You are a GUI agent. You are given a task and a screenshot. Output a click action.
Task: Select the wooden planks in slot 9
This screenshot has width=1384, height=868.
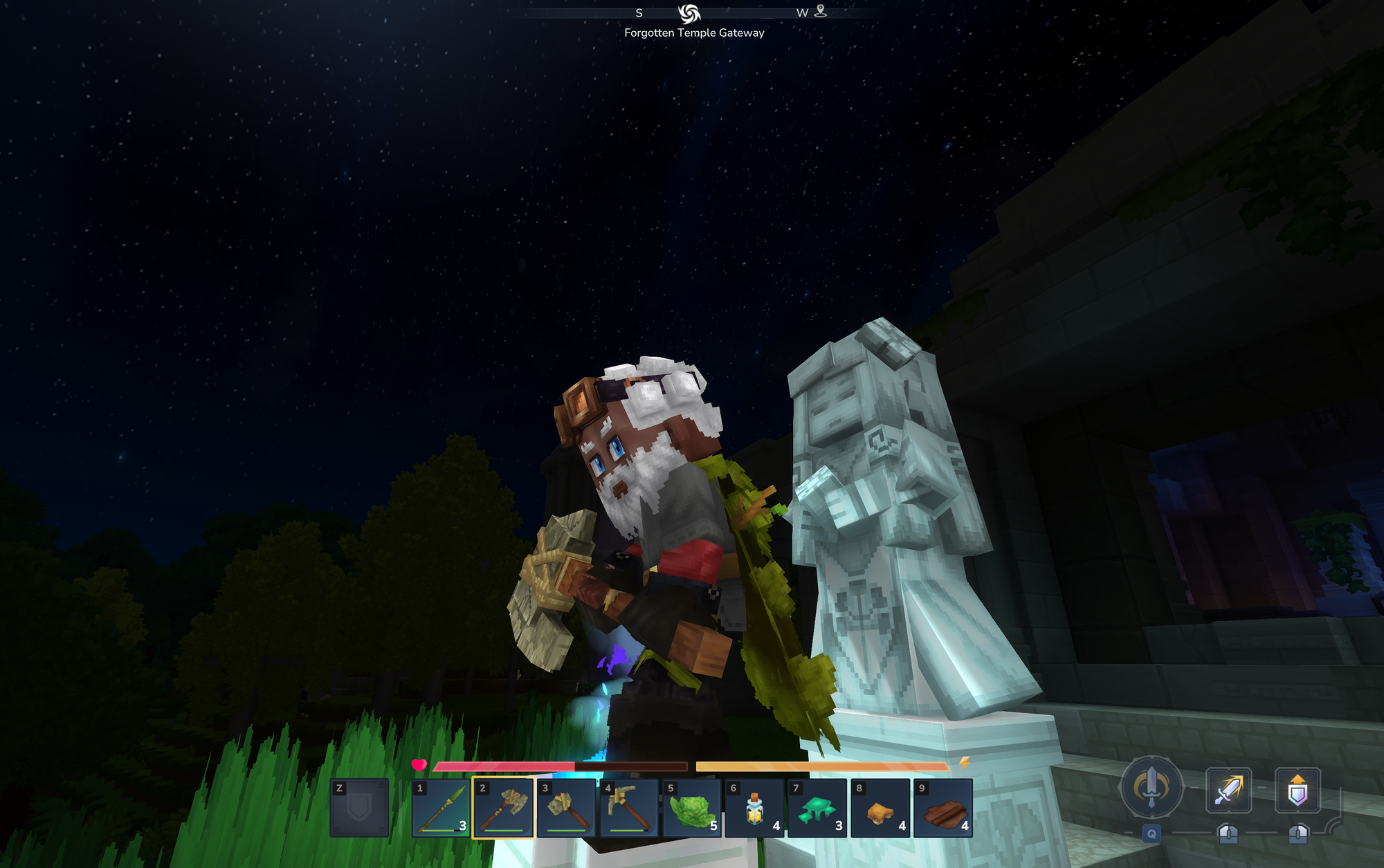click(943, 808)
